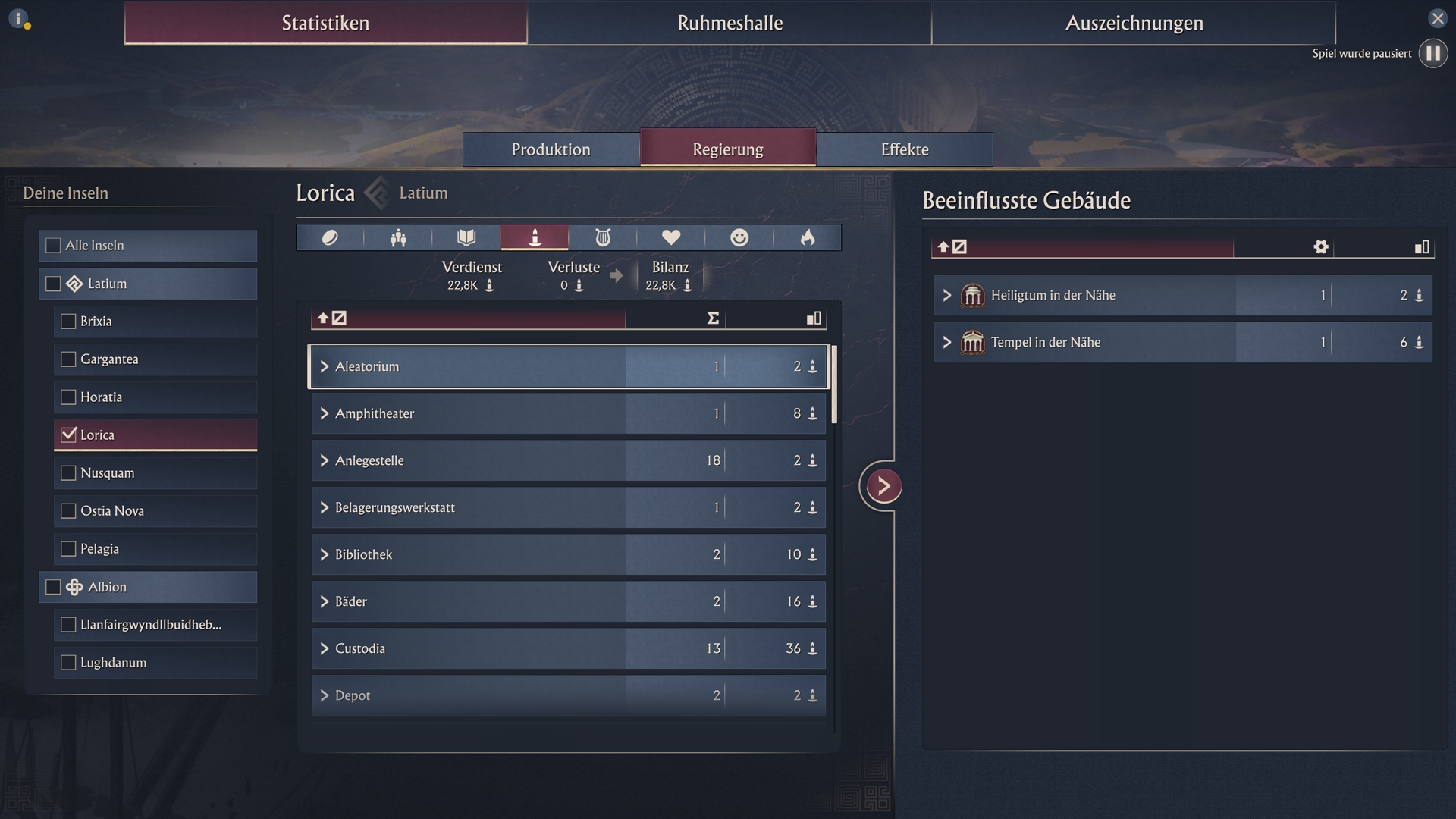
Task: Expand Heiligtum in der Nähe
Action: [946, 295]
